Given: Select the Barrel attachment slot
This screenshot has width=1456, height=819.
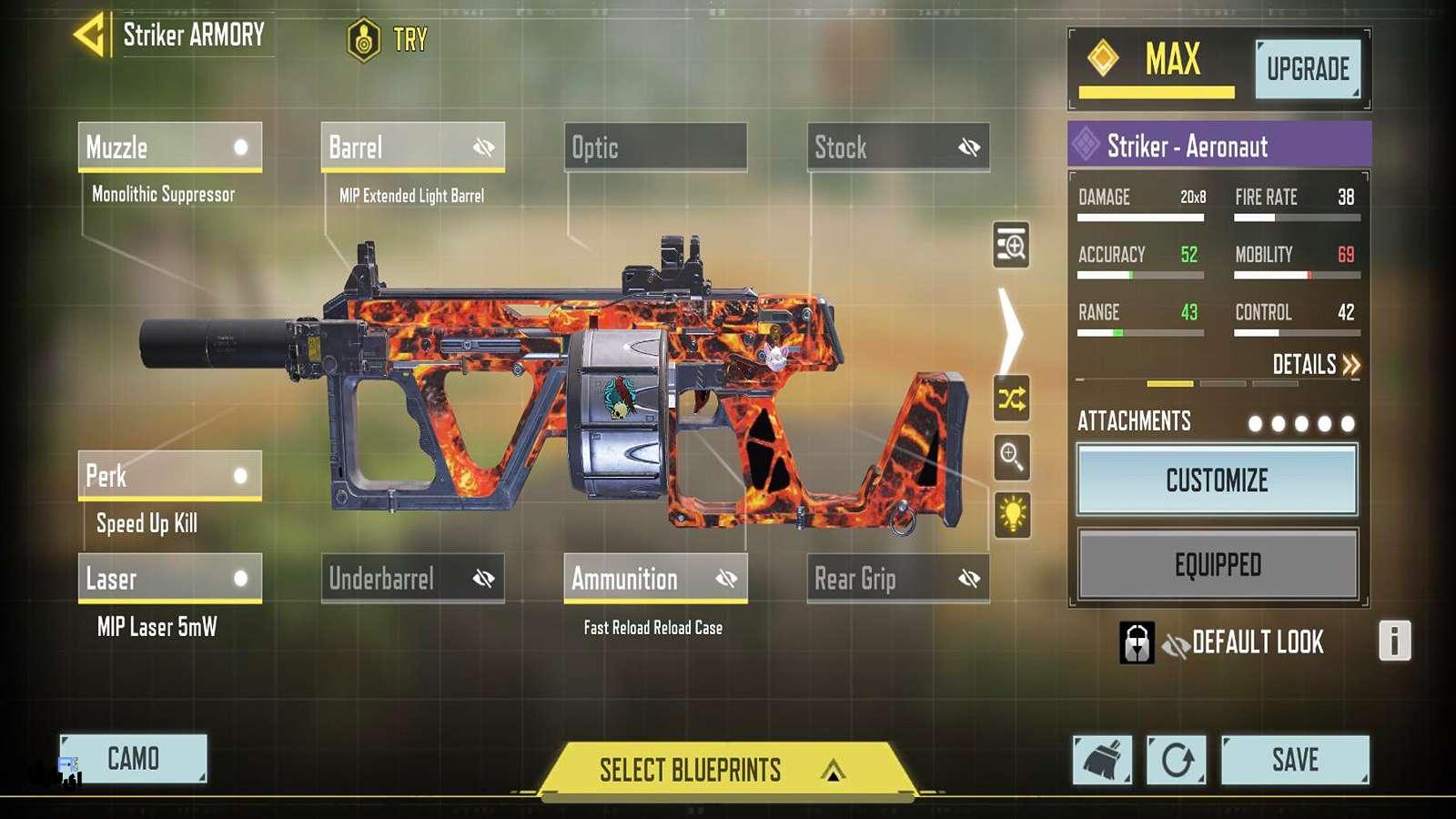Looking at the screenshot, I should click(x=412, y=147).
